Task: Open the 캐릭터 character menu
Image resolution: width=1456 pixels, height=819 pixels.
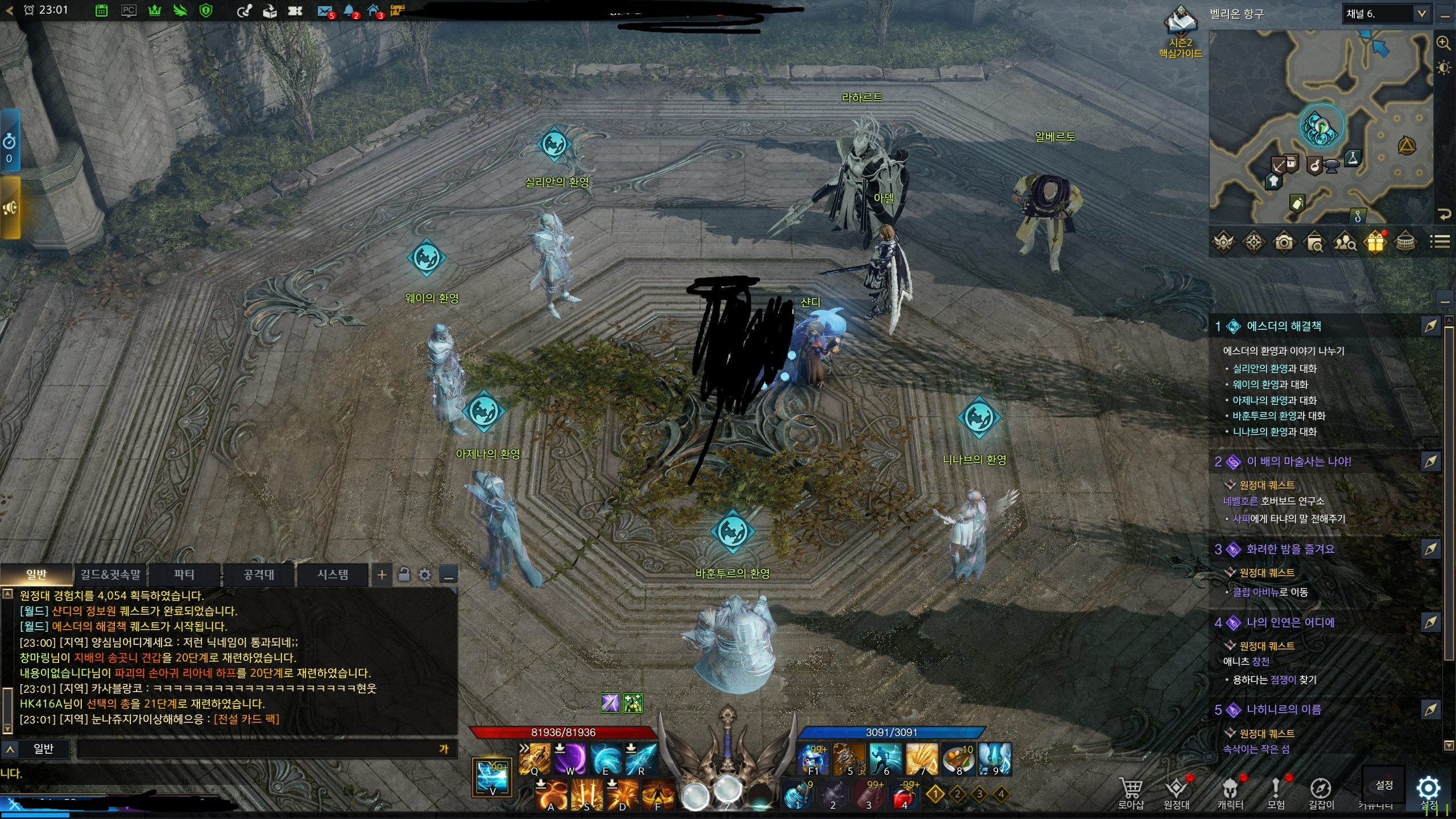Action: click(x=1230, y=792)
